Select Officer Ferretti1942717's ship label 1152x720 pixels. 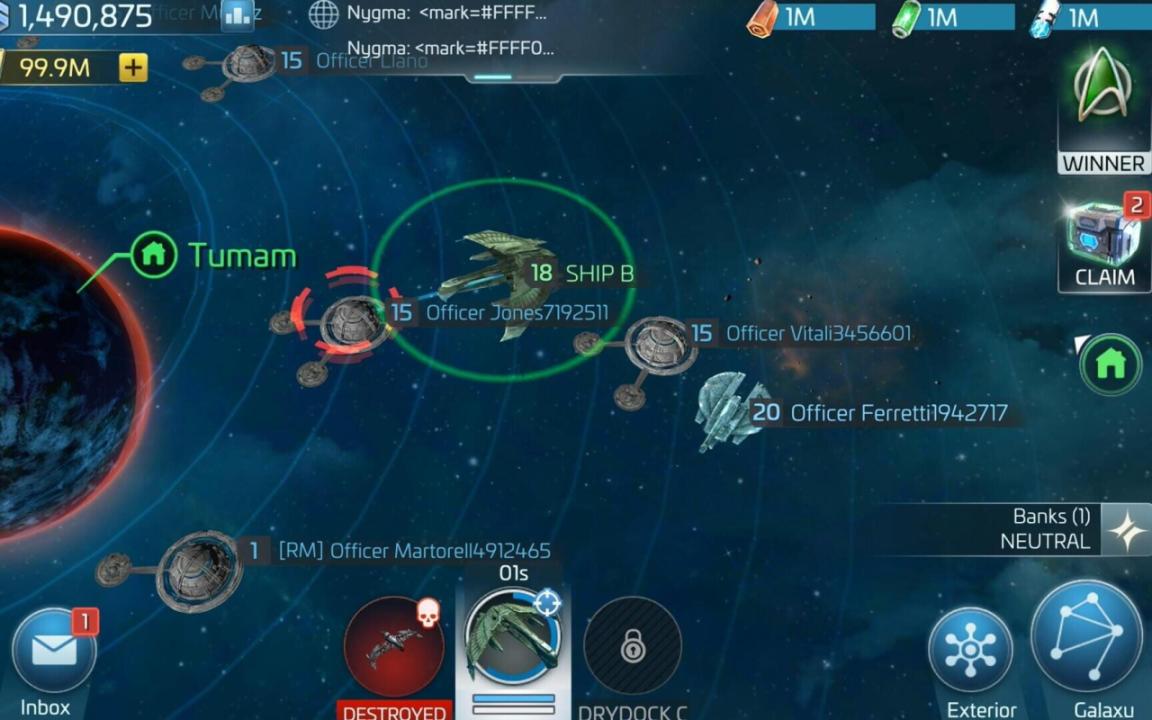click(898, 413)
